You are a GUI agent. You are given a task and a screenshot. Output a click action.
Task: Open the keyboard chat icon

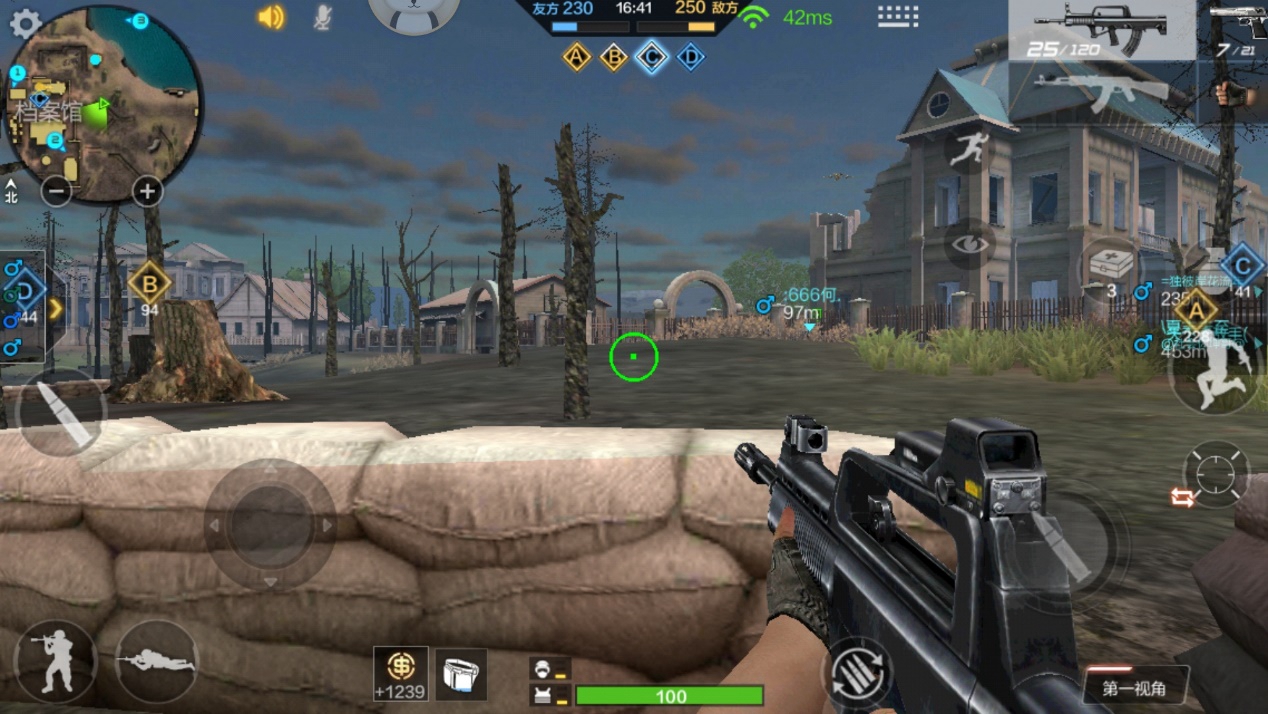(x=897, y=16)
